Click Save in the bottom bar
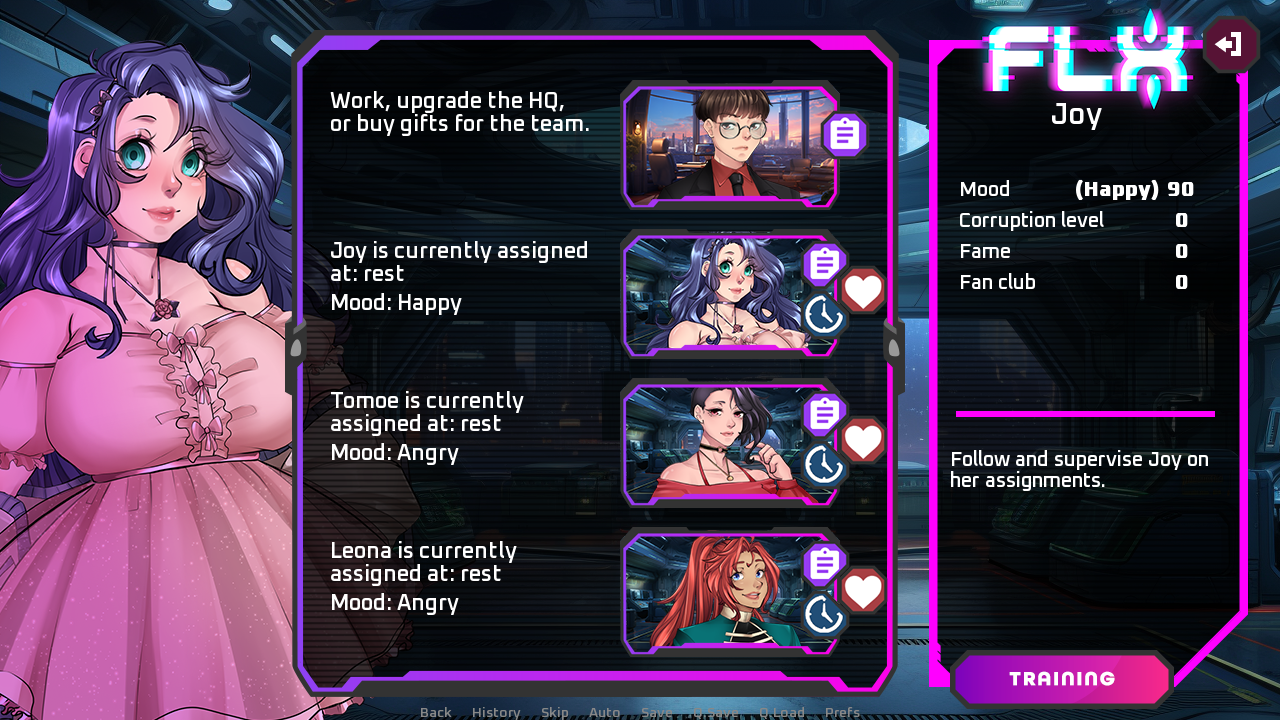Viewport: 1280px width, 720px height. (656, 712)
